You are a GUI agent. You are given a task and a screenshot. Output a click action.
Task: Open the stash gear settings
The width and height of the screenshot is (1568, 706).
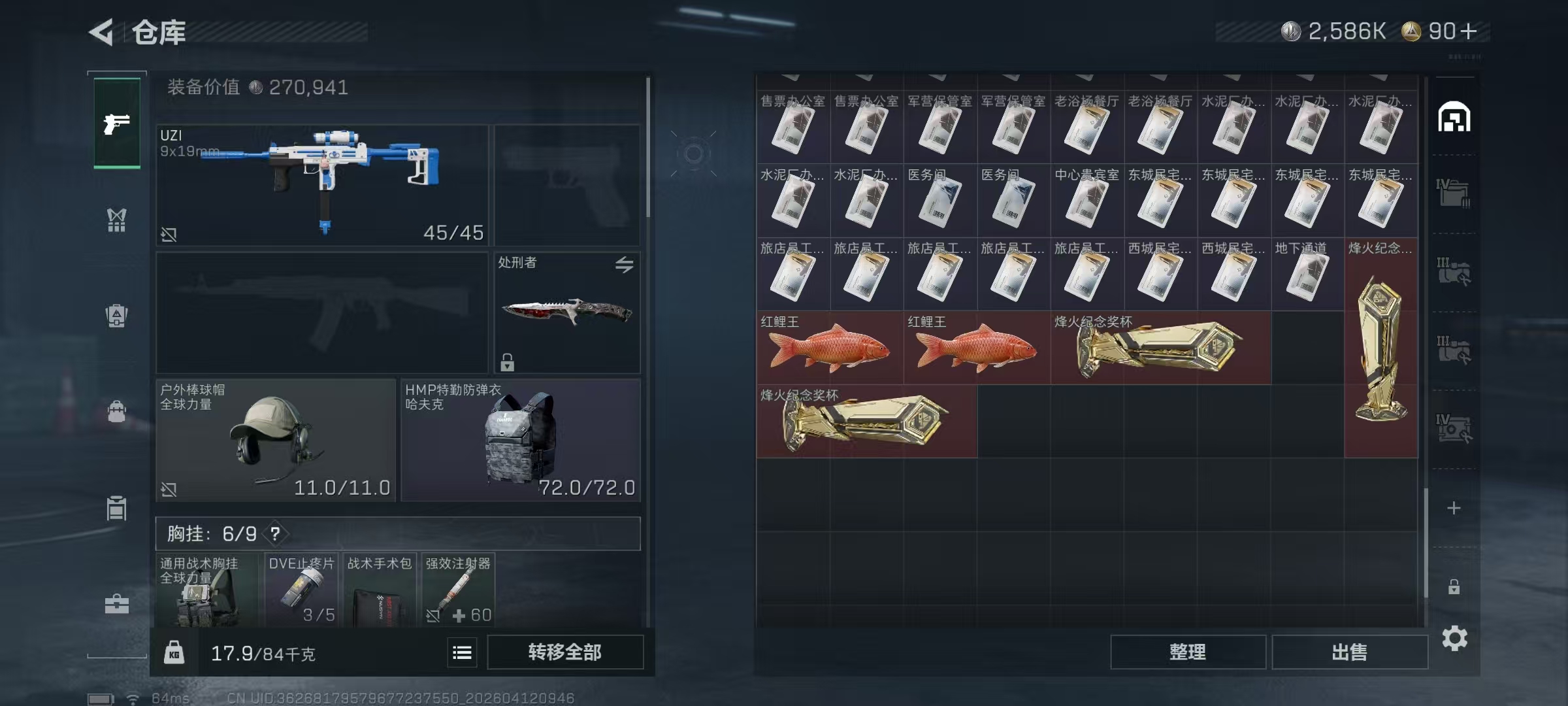coord(1454,638)
